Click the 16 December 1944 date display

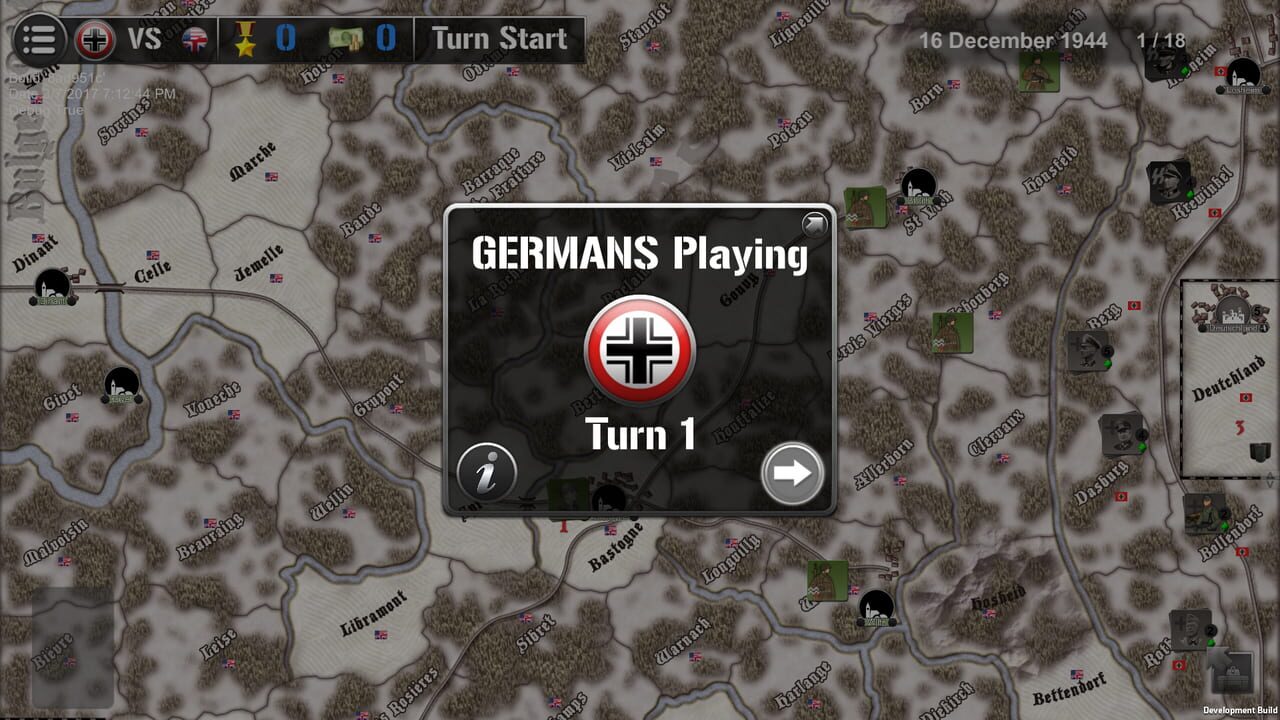tap(1013, 41)
